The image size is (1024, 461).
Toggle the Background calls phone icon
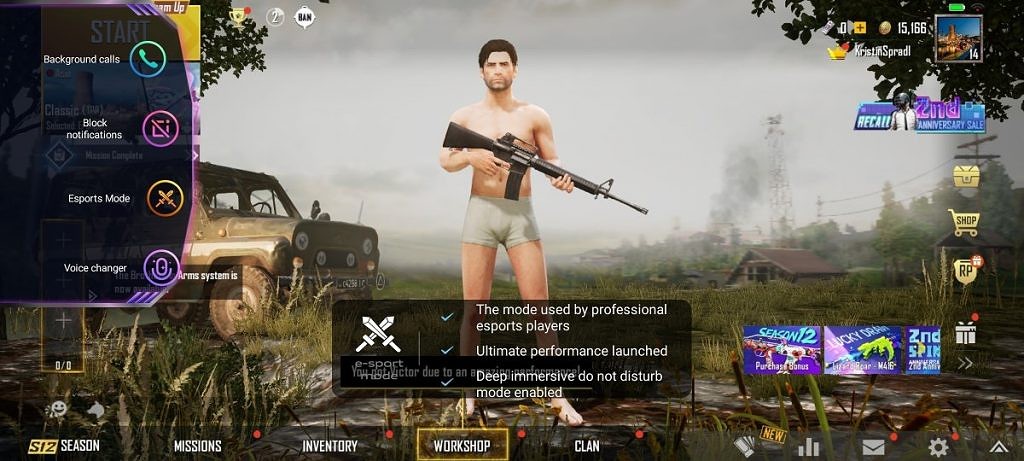coord(148,59)
